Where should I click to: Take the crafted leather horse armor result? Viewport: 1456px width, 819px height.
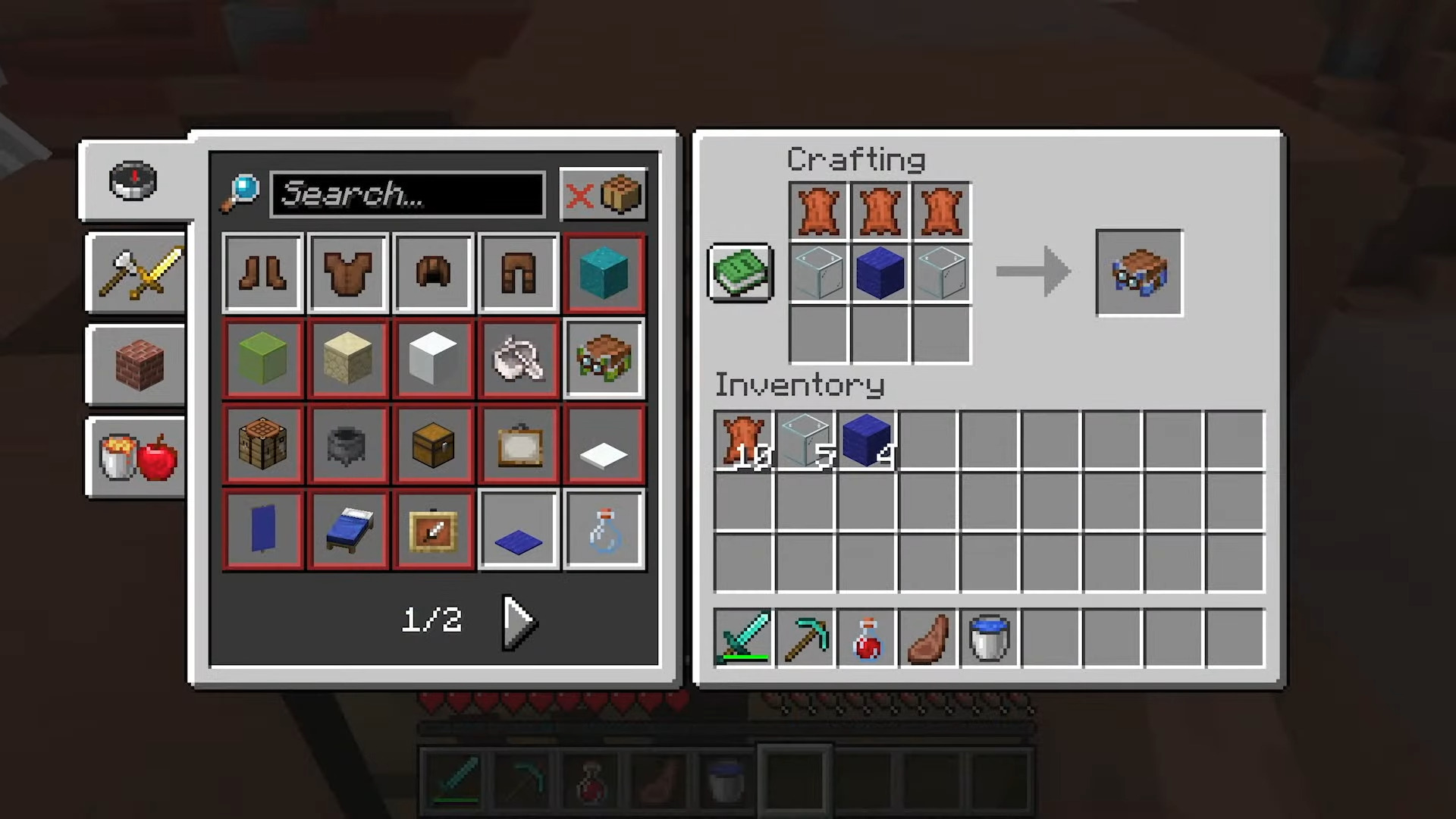click(x=1138, y=273)
